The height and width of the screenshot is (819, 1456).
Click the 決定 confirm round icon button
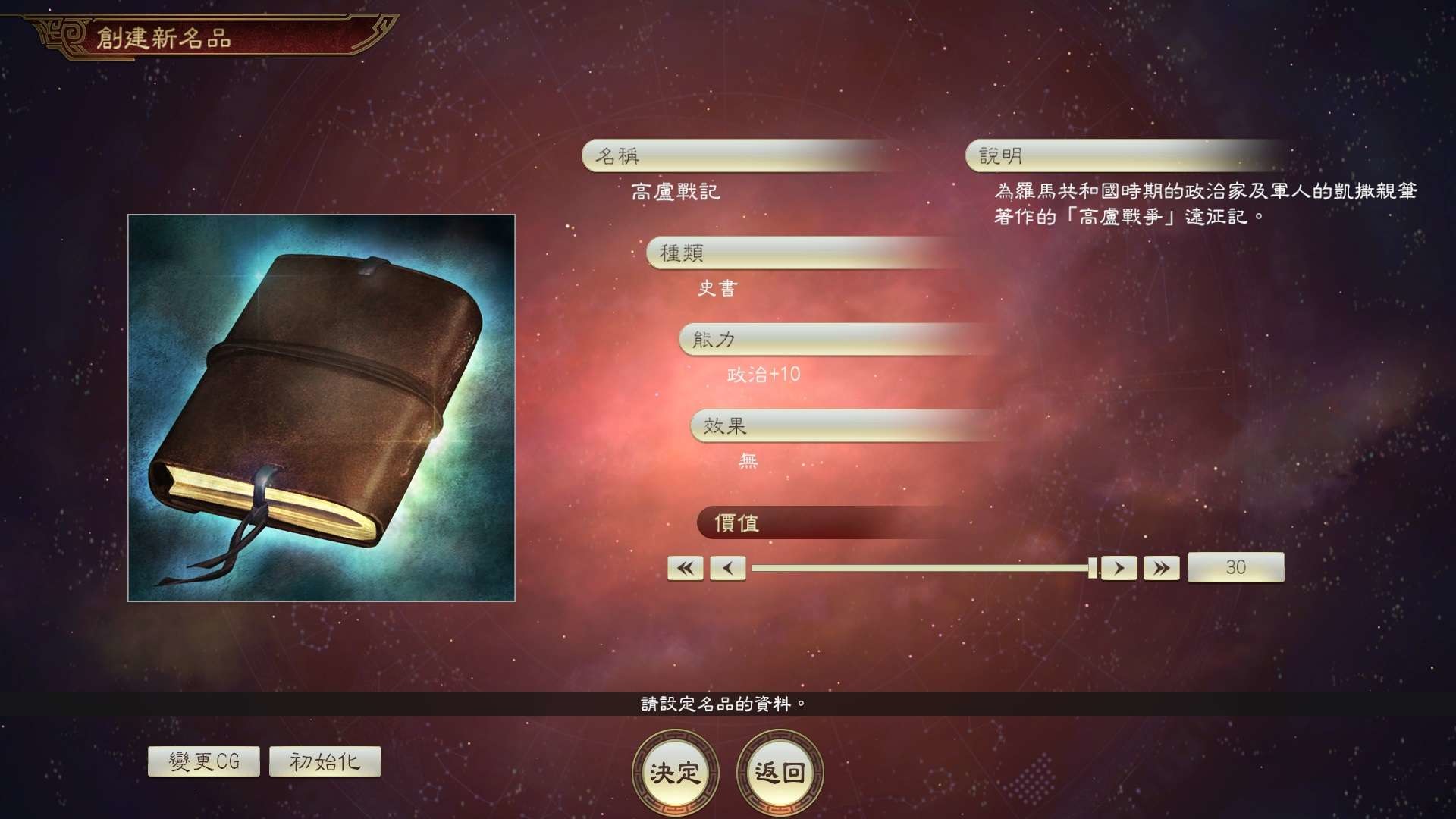click(x=674, y=772)
